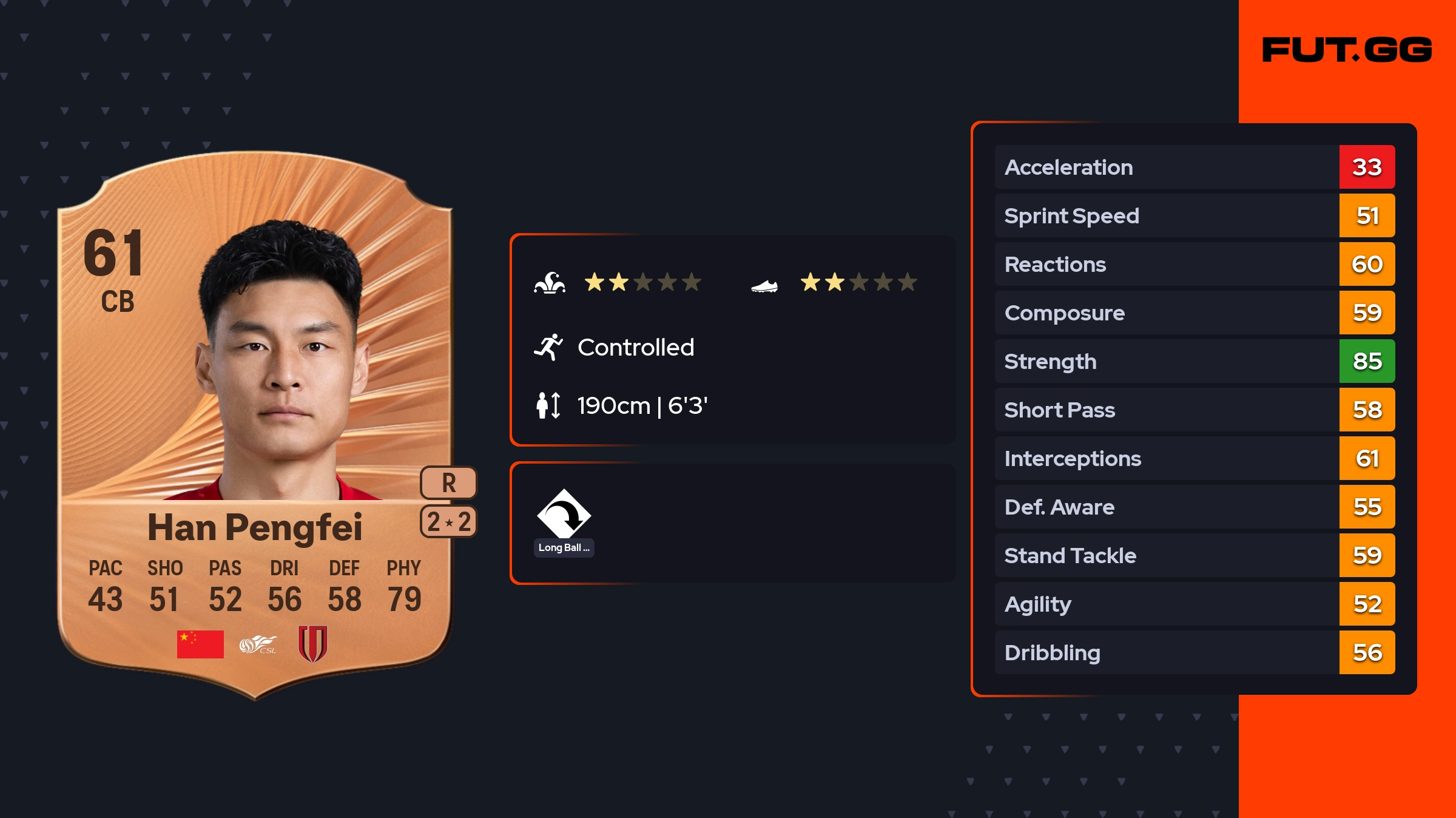
Task: Click the China flag on the card
Action: (200, 644)
